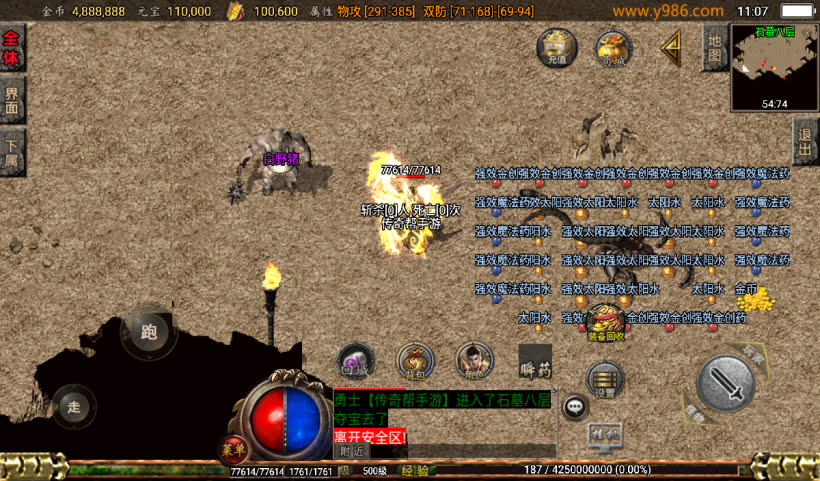Open the chat speech bubble button
This screenshot has height=481, width=820.
pos(575,407)
